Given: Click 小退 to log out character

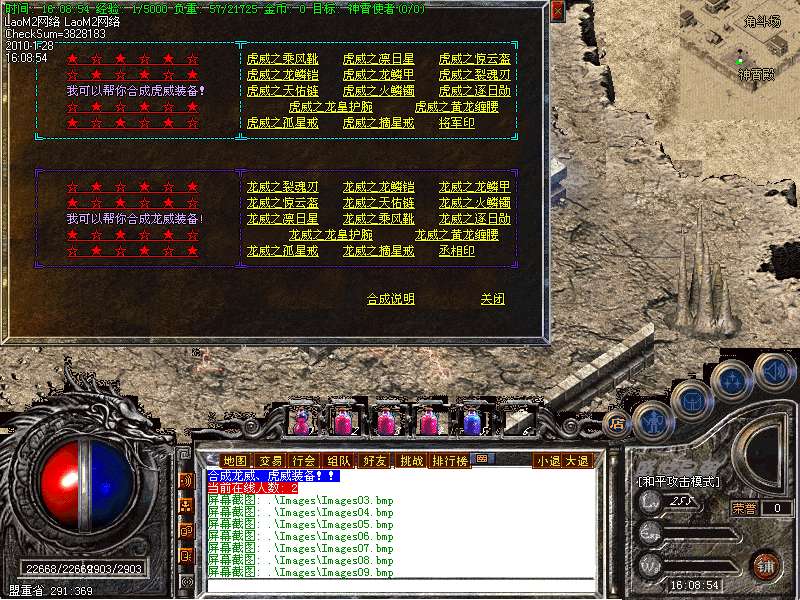Looking at the screenshot, I should click(547, 461).
